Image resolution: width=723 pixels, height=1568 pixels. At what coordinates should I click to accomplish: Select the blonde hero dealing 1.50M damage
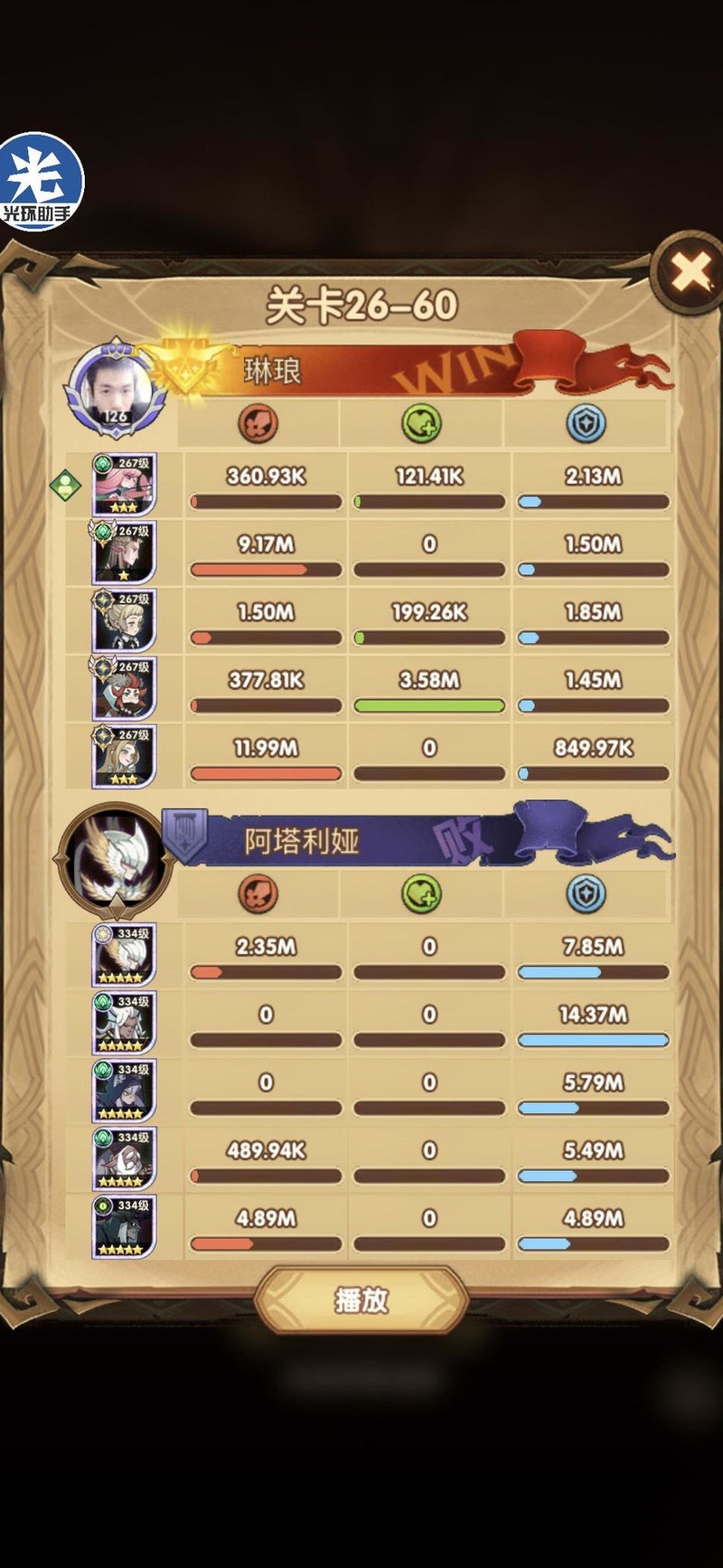(x=124, y=620)
